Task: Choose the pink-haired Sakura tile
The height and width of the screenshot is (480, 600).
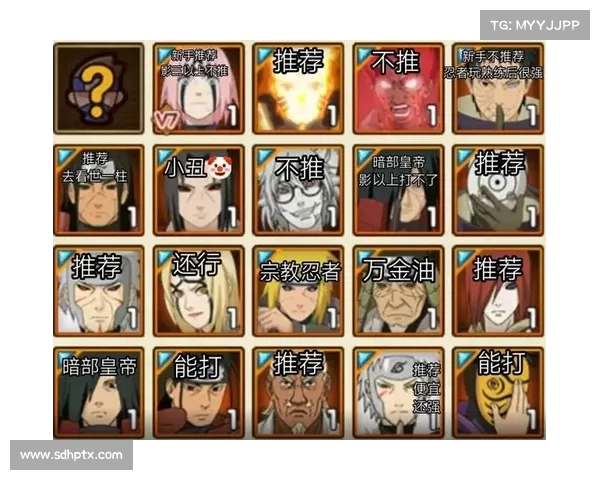Action: (x=196, y=88)
